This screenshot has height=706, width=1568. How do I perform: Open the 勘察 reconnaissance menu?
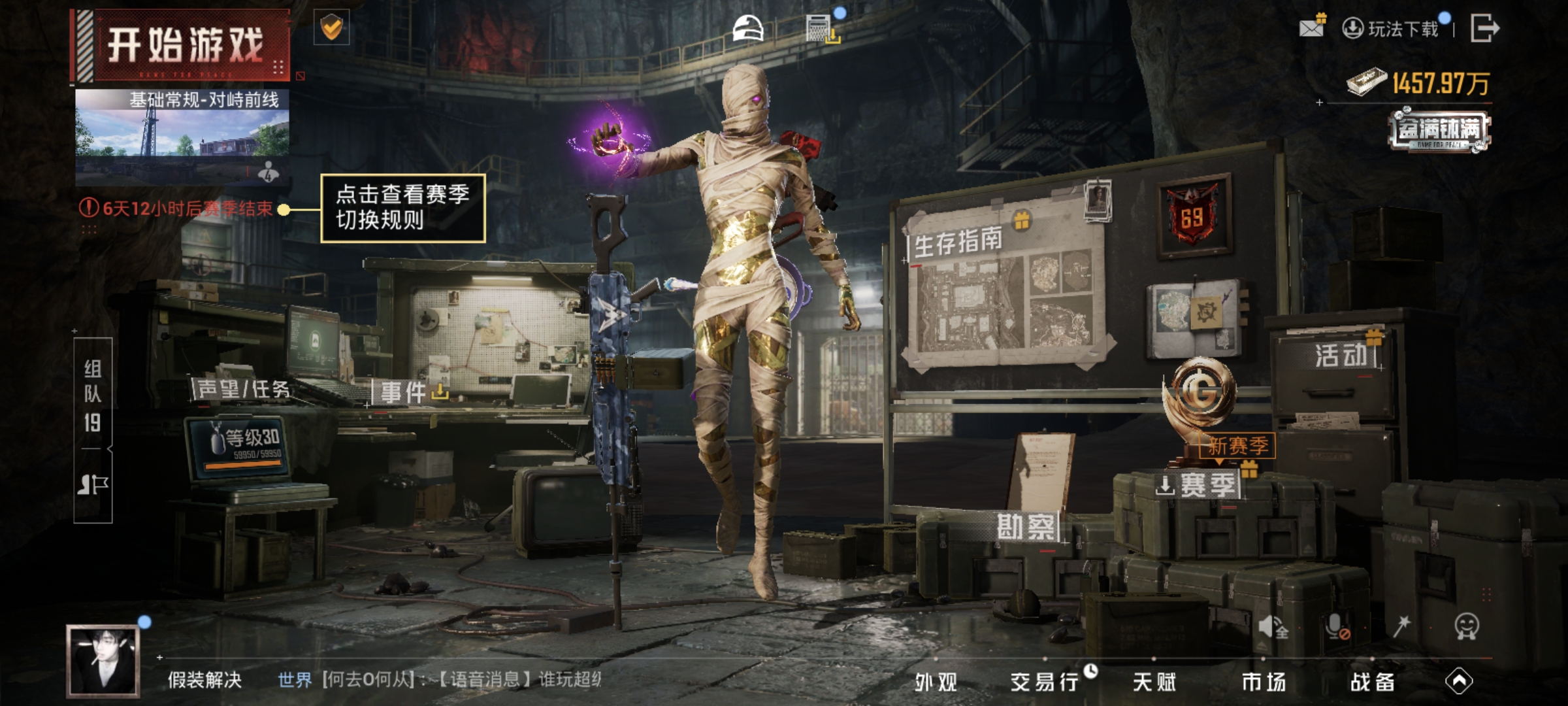pos(1025,527)
